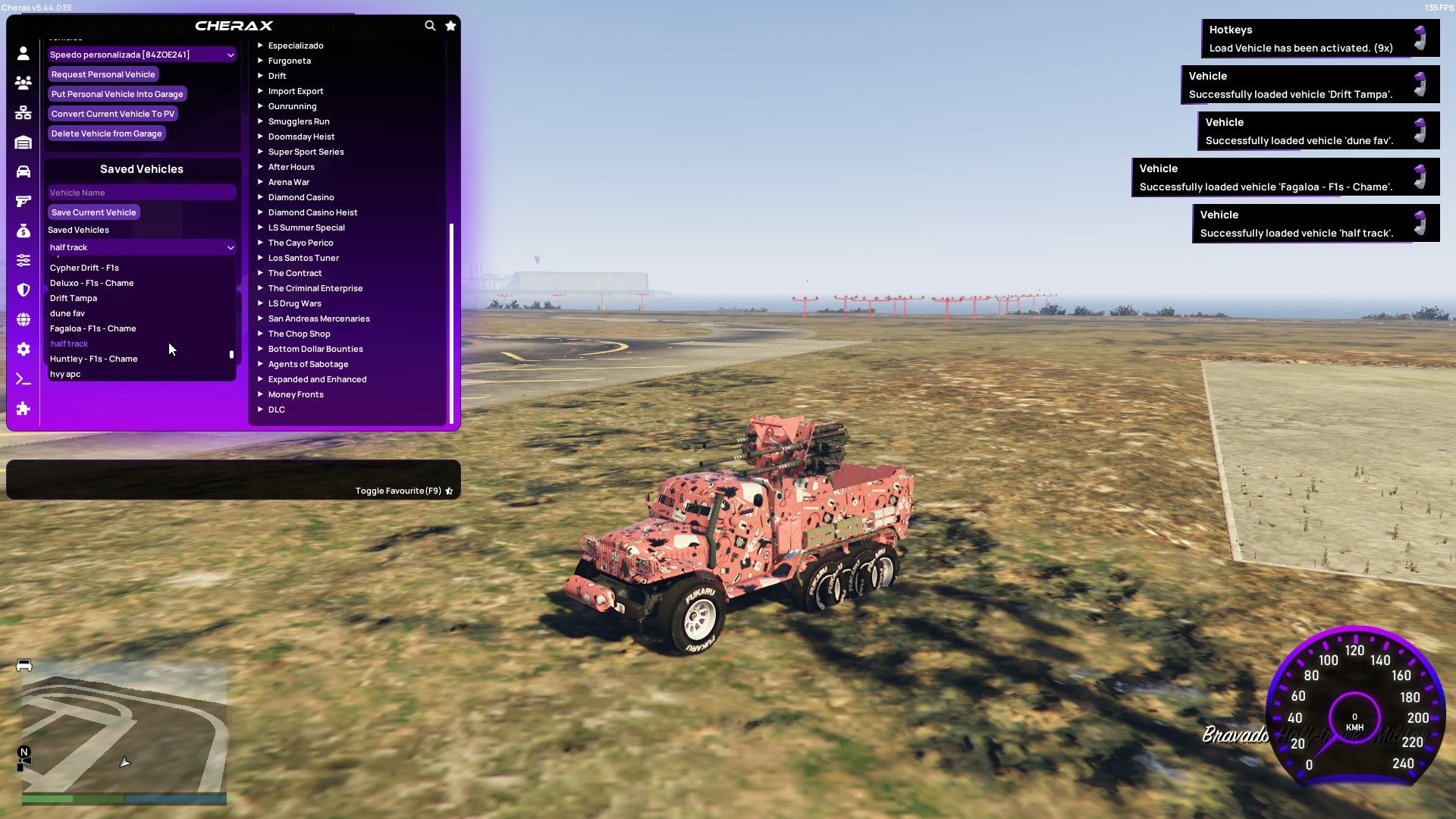Select the terminal console icon
Image resolution: width=1456 pixels, height=819 pixels.
click(23, 378)
